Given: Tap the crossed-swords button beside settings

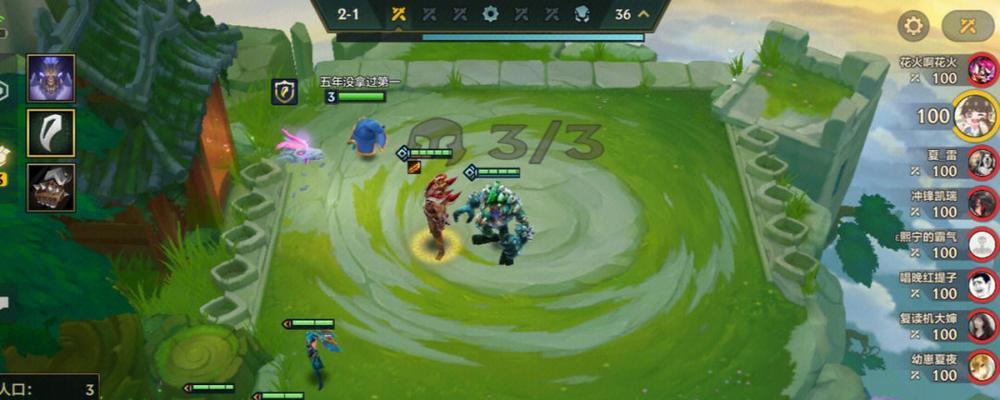Looking at the screenshot, I should (x=967, y=26).
